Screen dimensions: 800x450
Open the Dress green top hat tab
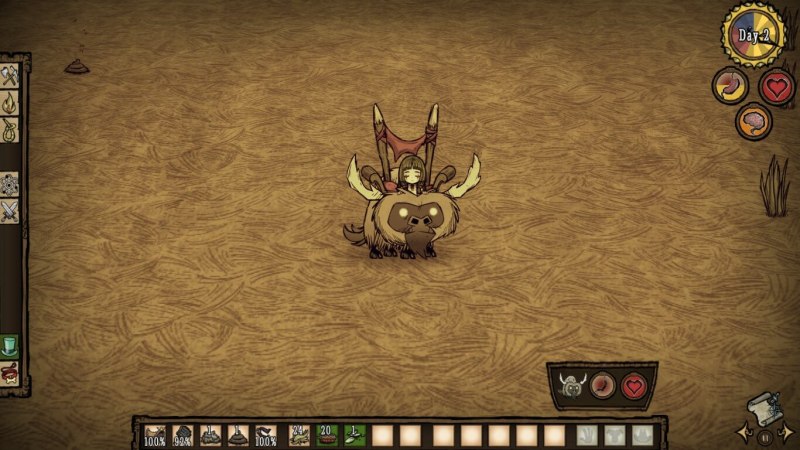(x=10, y=347)
